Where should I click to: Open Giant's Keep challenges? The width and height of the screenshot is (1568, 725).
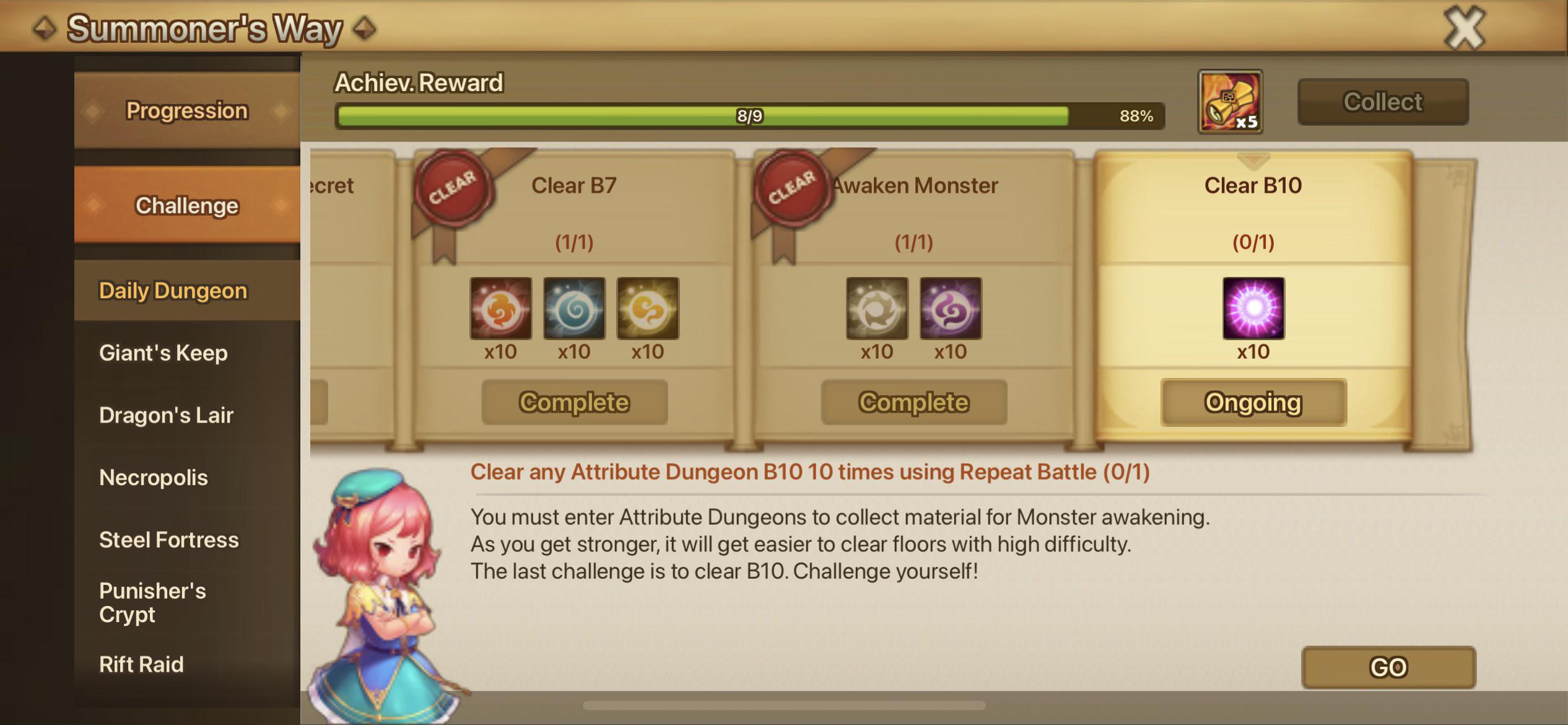163,352
